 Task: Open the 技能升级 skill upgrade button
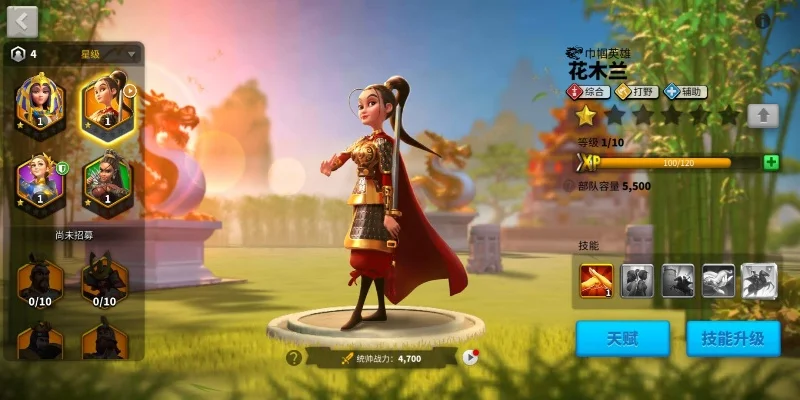pyautogui.click(x=733, y=338)
